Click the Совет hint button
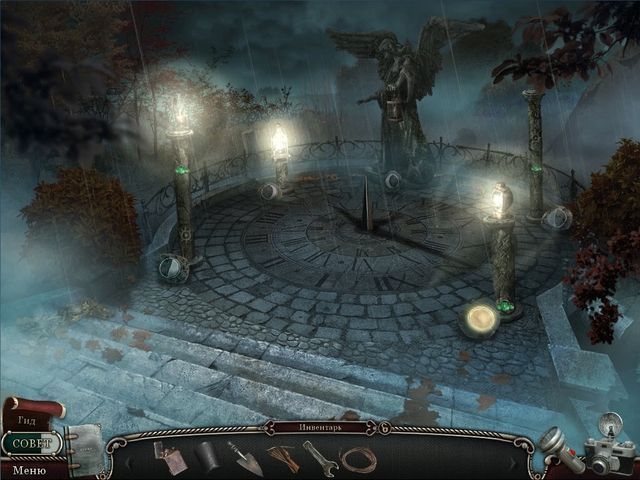Image resolution: width=640 pixels, height=480 pixels. tap(31, 442)
